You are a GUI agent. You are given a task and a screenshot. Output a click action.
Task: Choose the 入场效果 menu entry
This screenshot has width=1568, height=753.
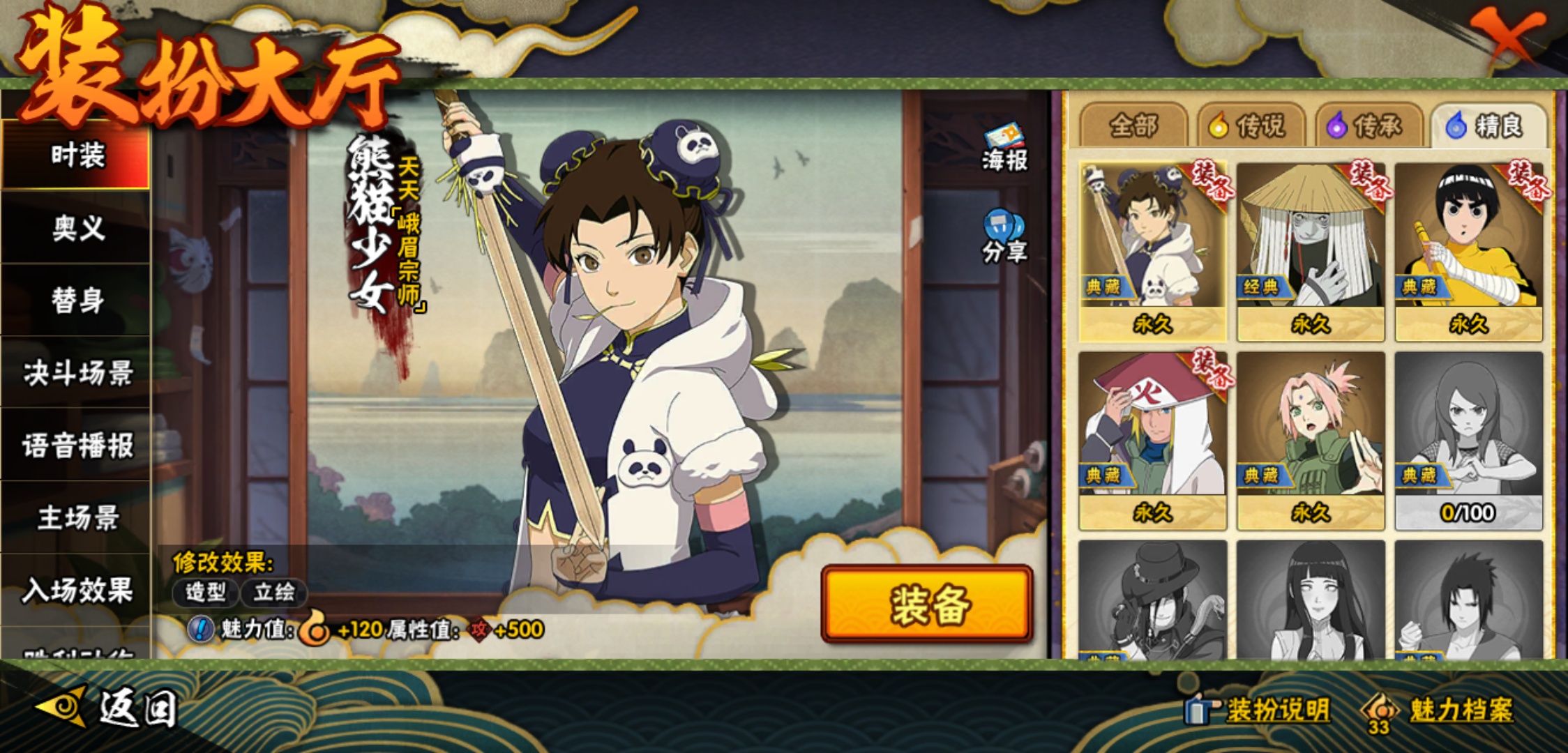77,591
